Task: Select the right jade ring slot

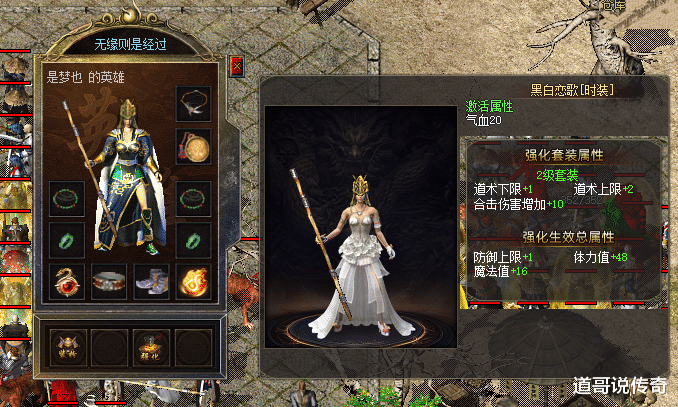Action: tap(192, 239)
